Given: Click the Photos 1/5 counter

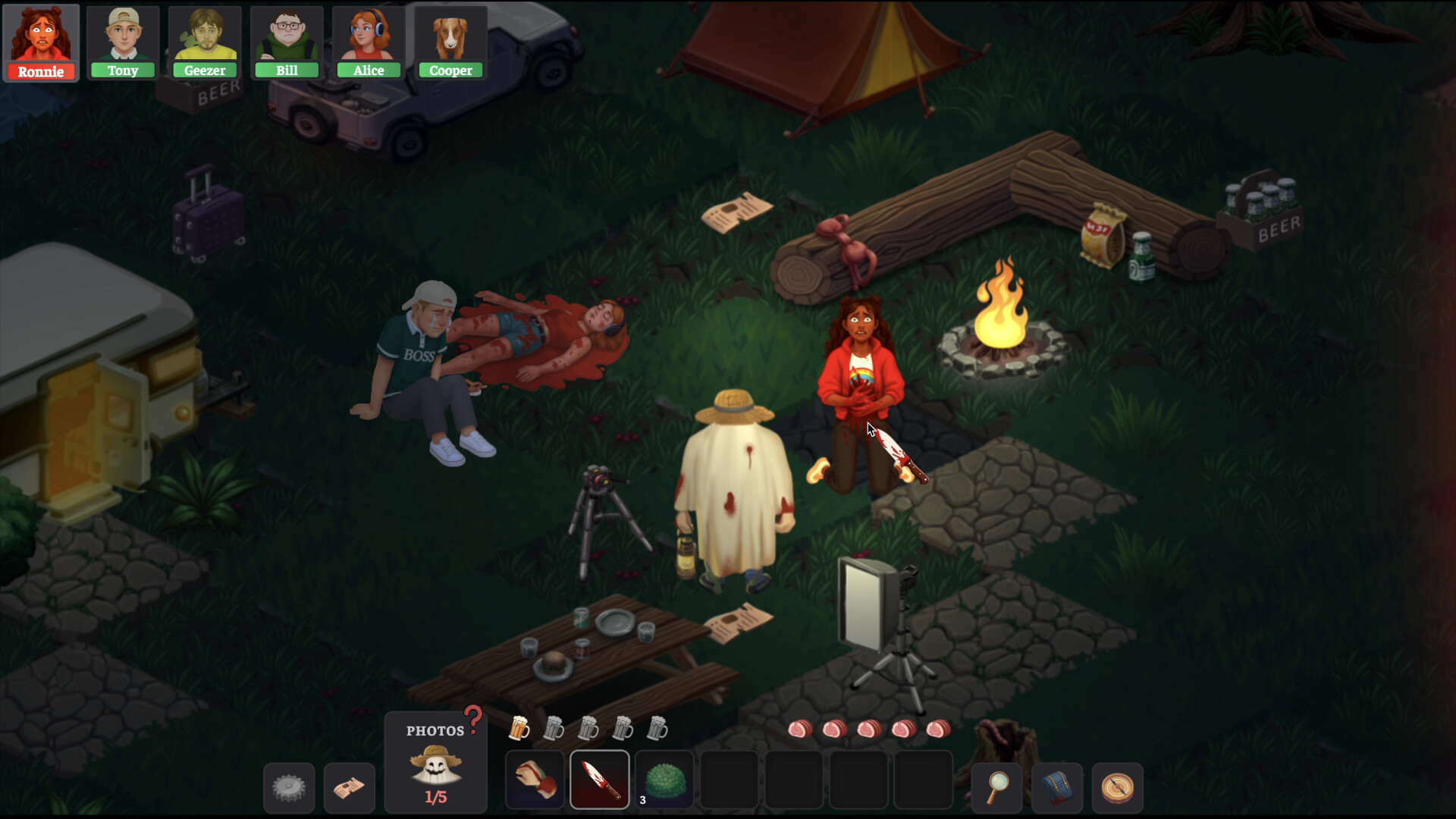Looking at the screenshot, I should [x=435, y=797].
